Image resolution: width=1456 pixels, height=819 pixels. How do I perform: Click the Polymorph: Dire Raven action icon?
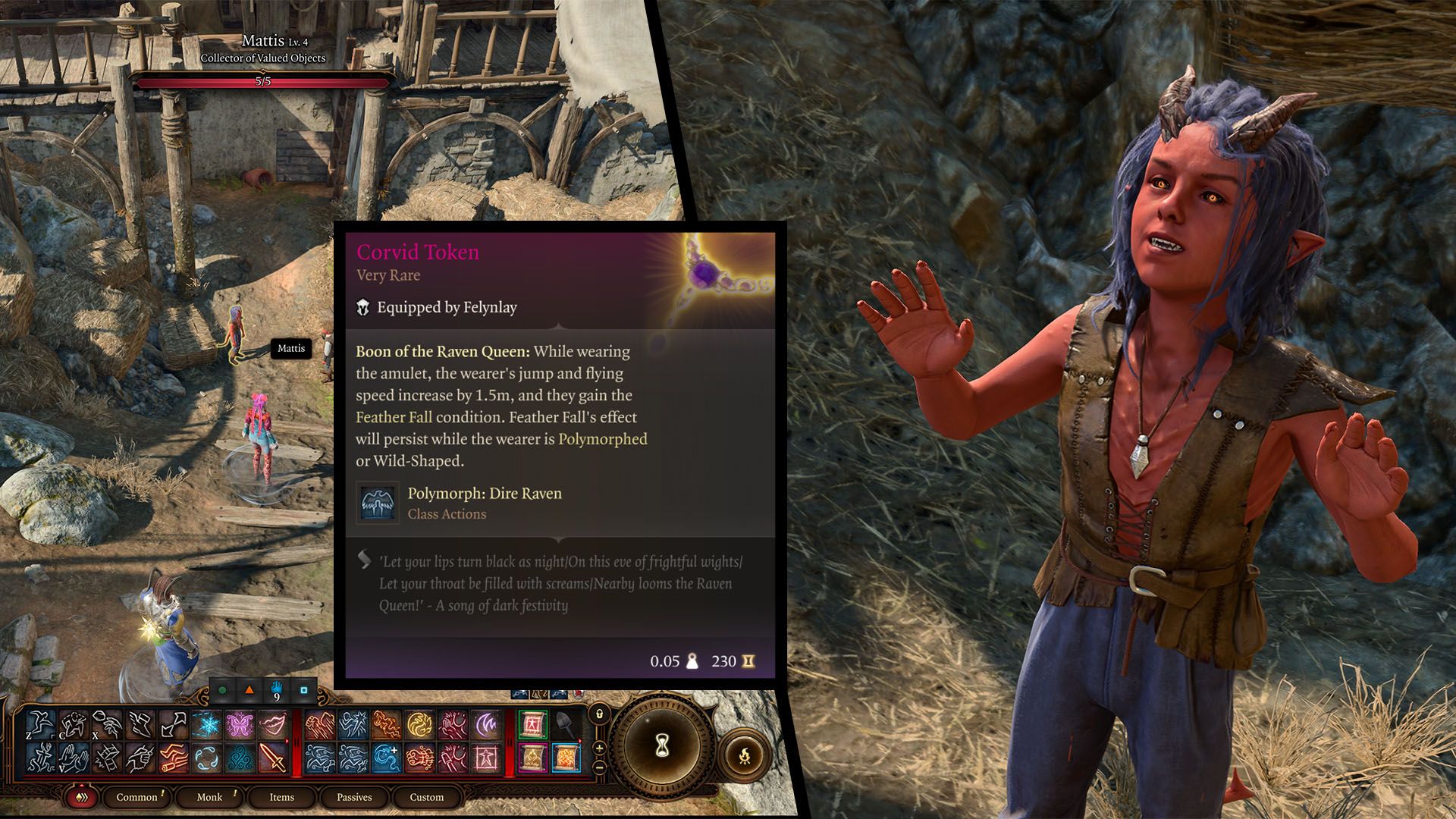pyautogui.click(x=378, y=503)
